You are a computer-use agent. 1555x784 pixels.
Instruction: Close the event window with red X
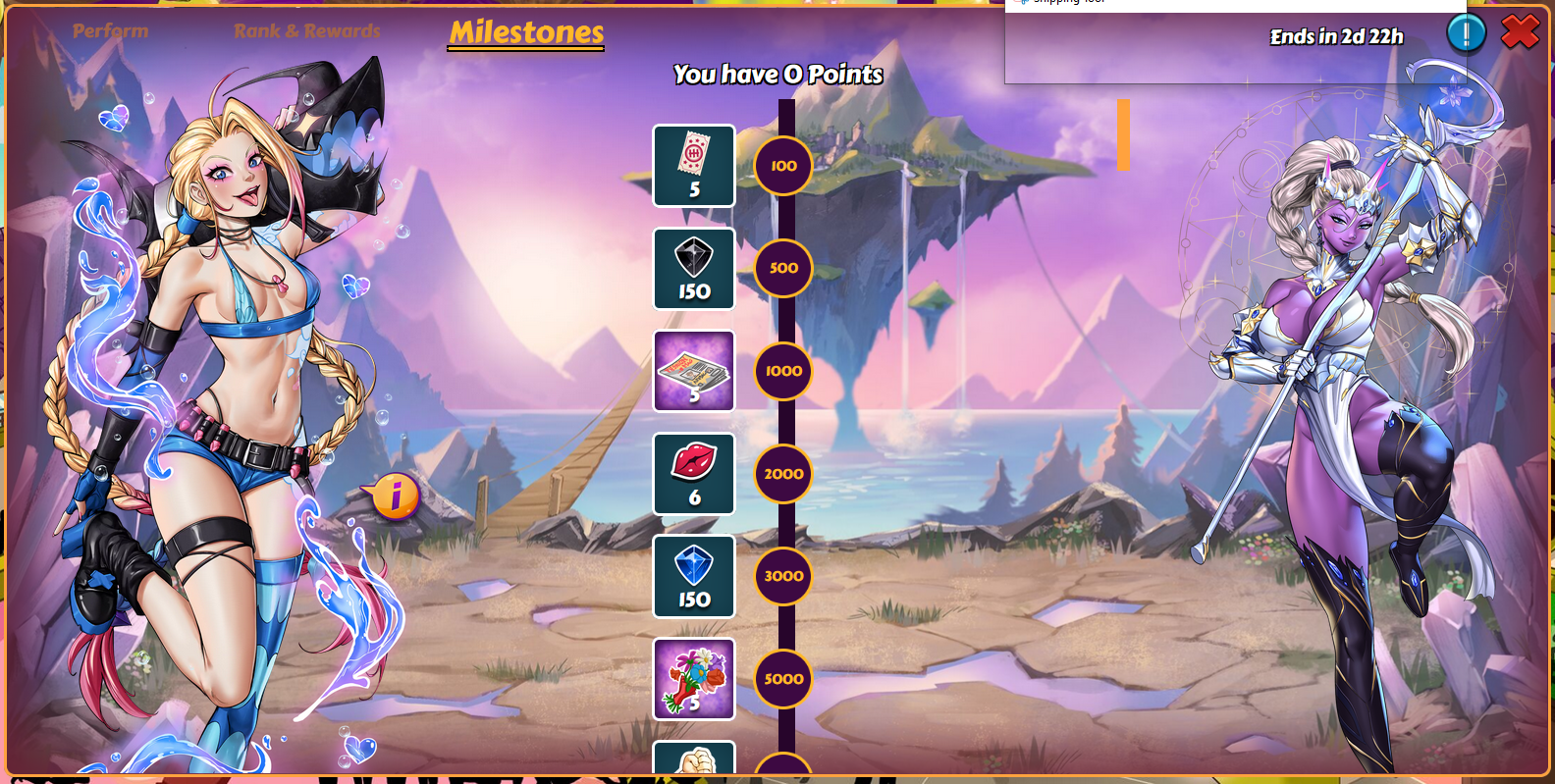pyautogui.click(x=1520, y=32)
